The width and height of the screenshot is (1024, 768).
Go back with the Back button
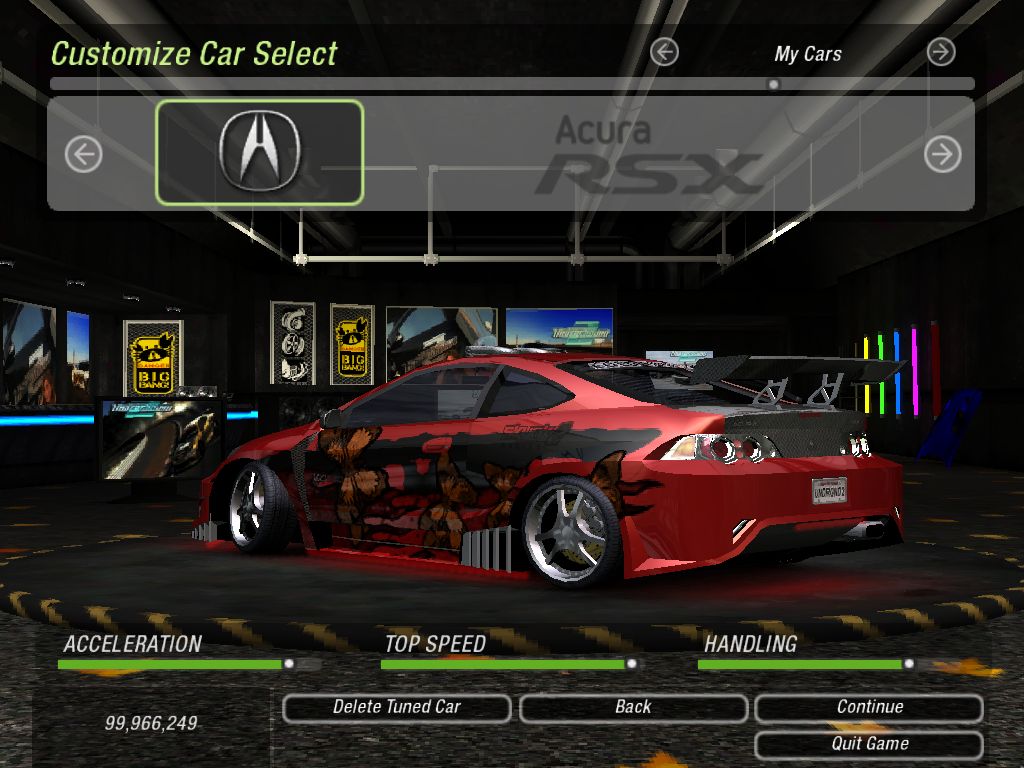(633, 708)
